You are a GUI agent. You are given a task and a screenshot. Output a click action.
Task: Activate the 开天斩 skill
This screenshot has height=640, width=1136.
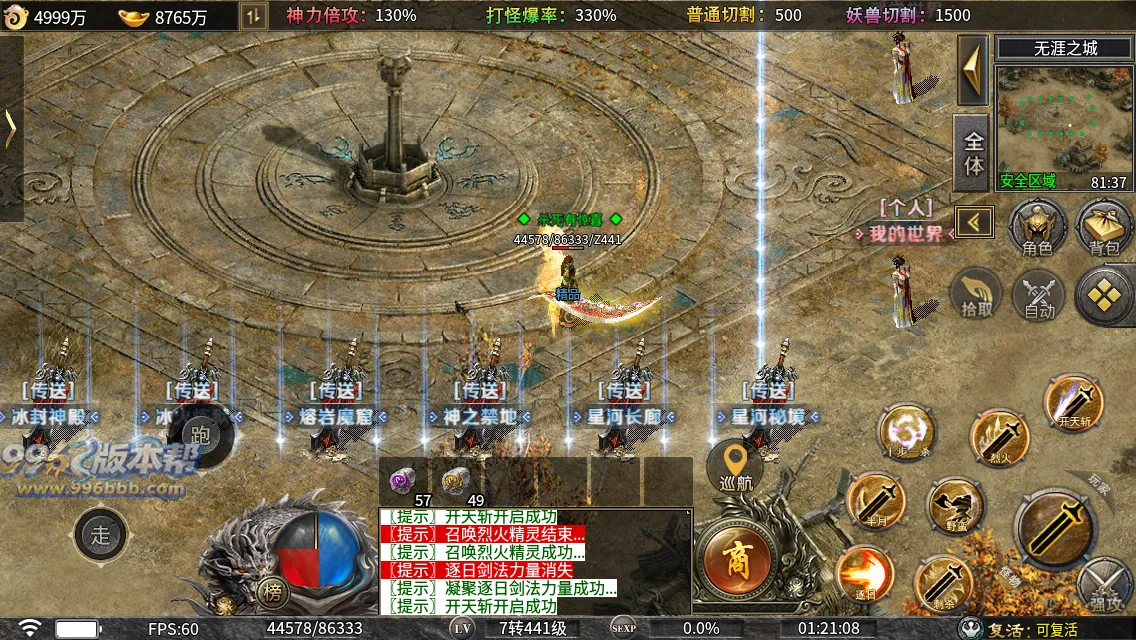coord(1074,404)
